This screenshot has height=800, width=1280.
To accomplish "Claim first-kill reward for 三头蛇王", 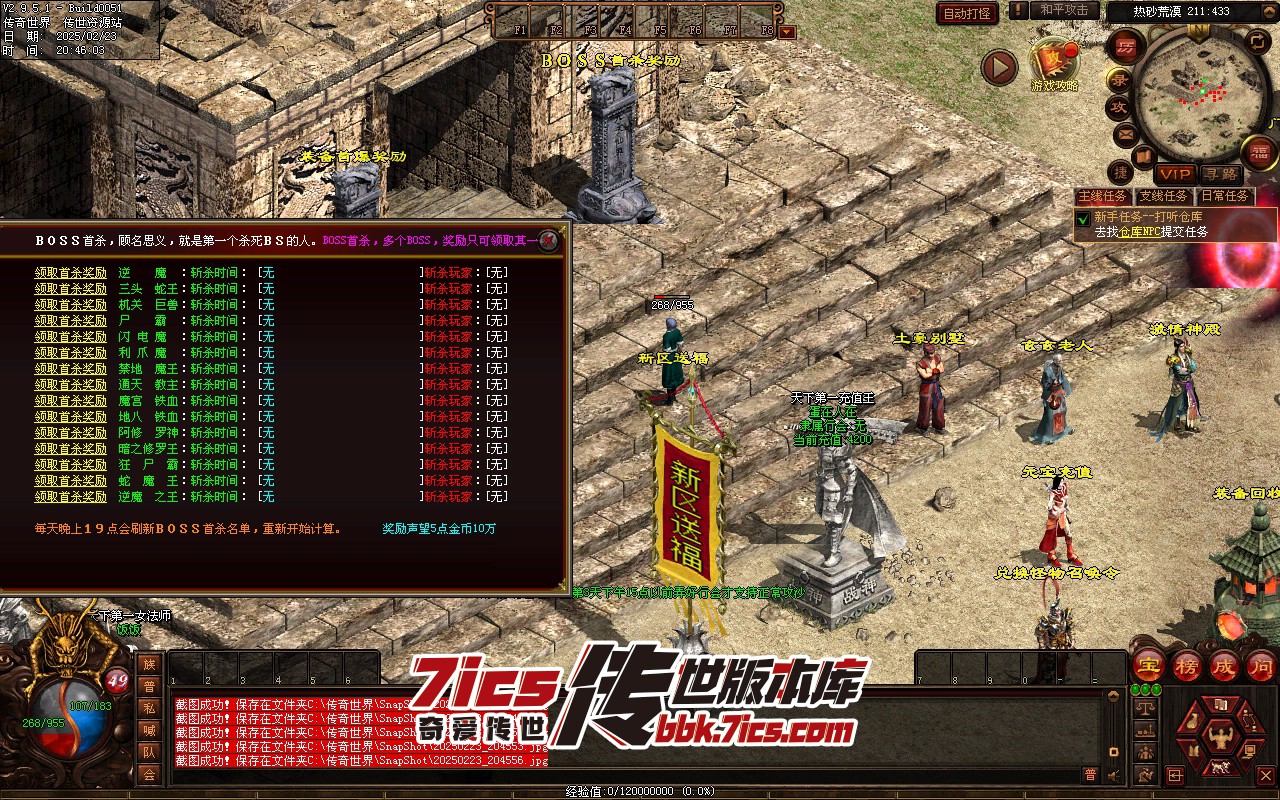I will pyautogui.click(x=71, y=288).
